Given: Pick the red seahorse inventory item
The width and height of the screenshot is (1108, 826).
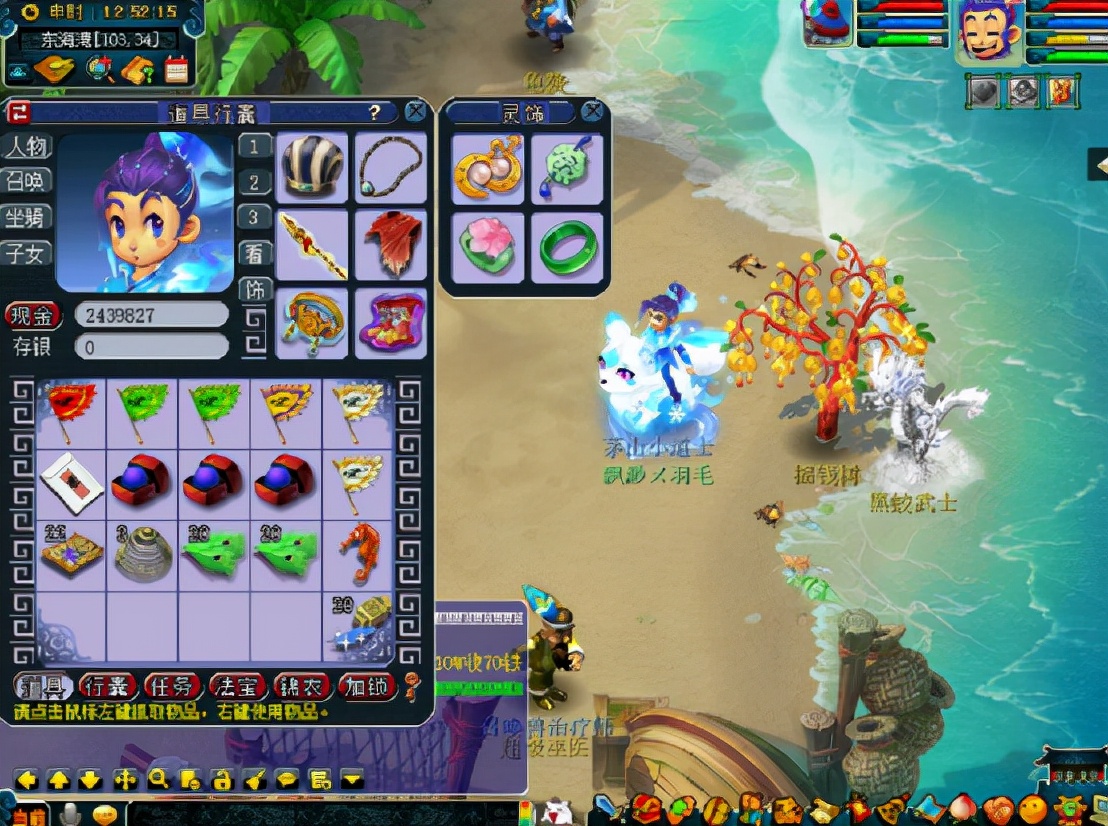Looking at the screenshot, I should [x=359, y=555].
